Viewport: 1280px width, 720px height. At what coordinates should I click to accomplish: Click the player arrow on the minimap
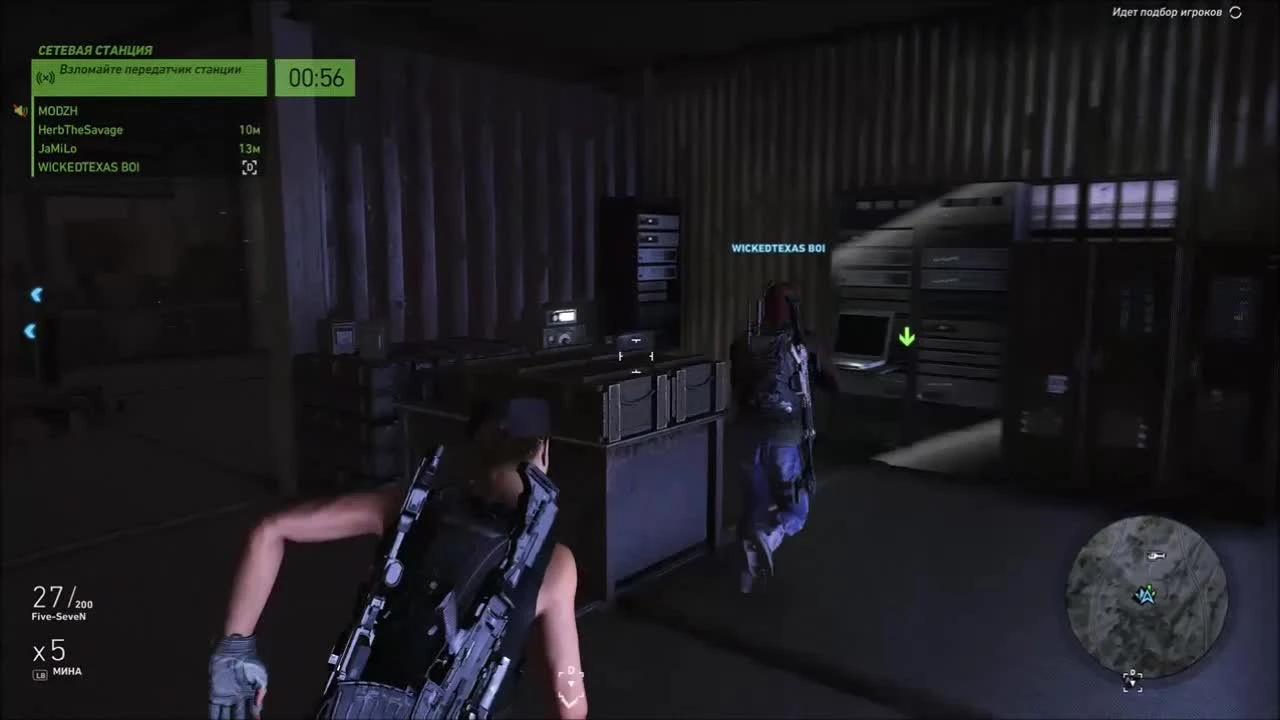(1146, 596)
